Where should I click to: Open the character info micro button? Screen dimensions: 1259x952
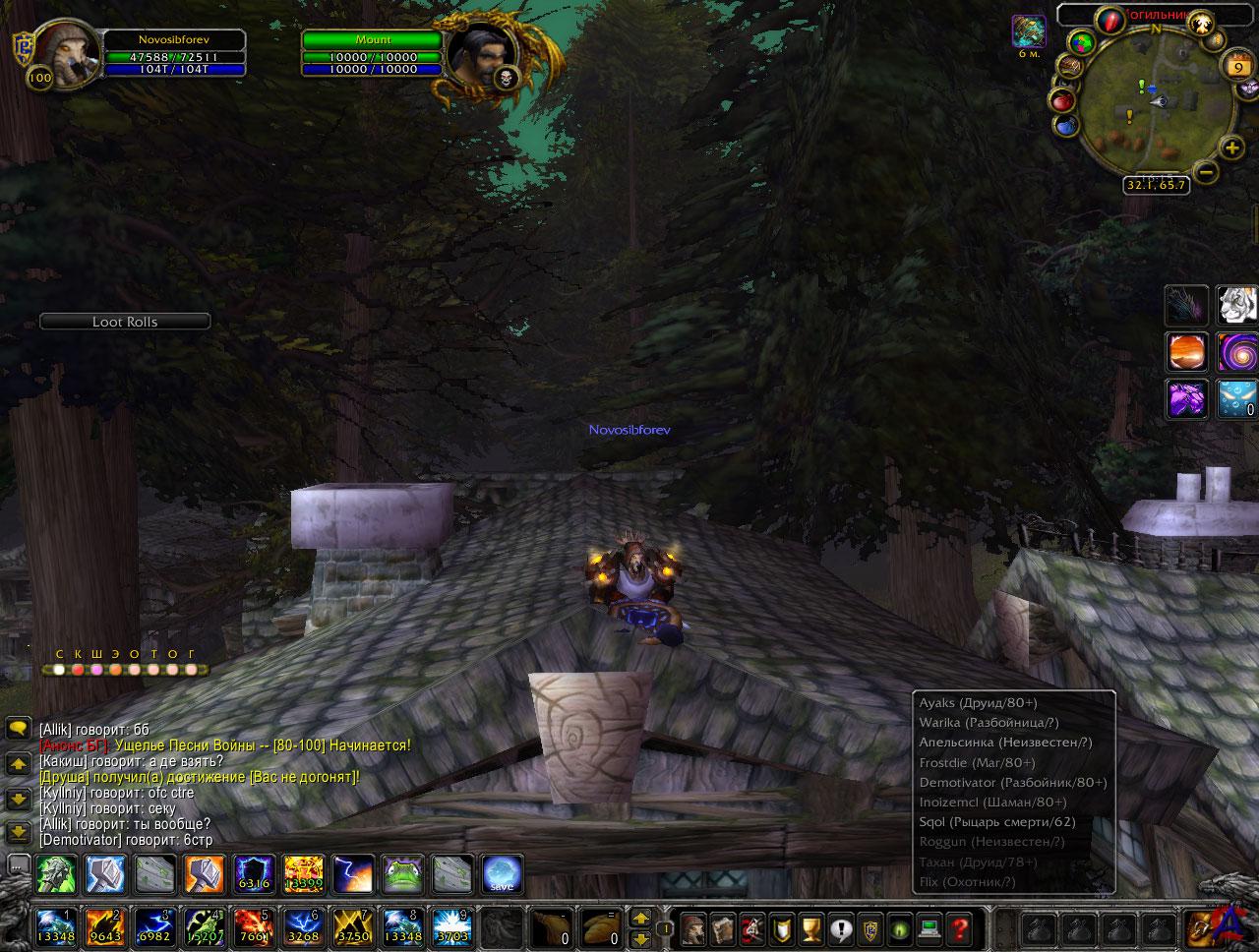tap(694, 928)
